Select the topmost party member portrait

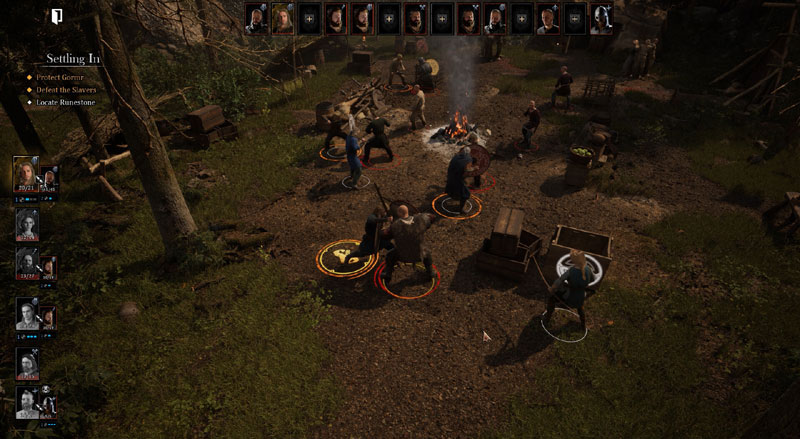point(27,174)
